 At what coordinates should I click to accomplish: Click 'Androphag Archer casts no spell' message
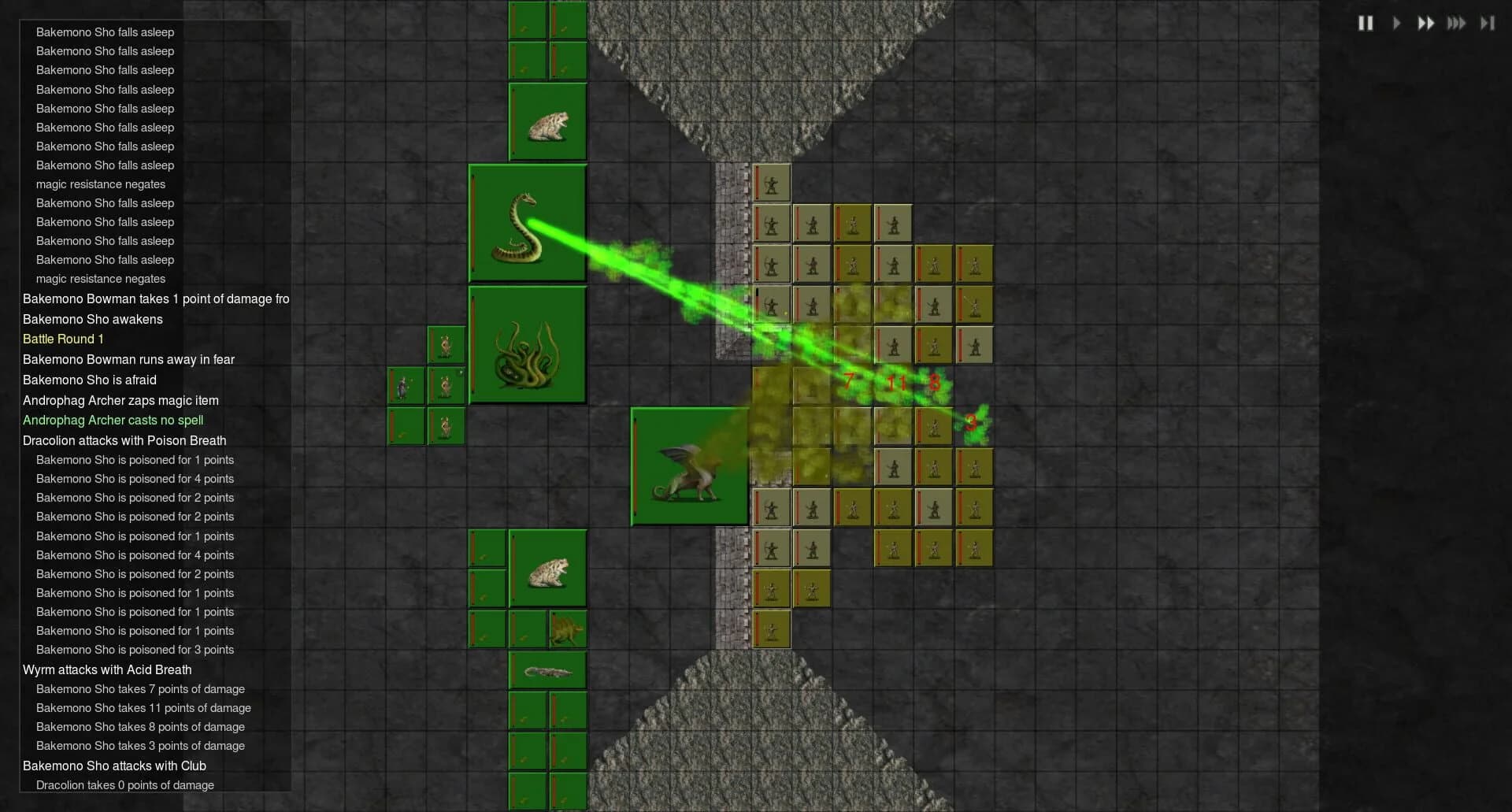113,421
